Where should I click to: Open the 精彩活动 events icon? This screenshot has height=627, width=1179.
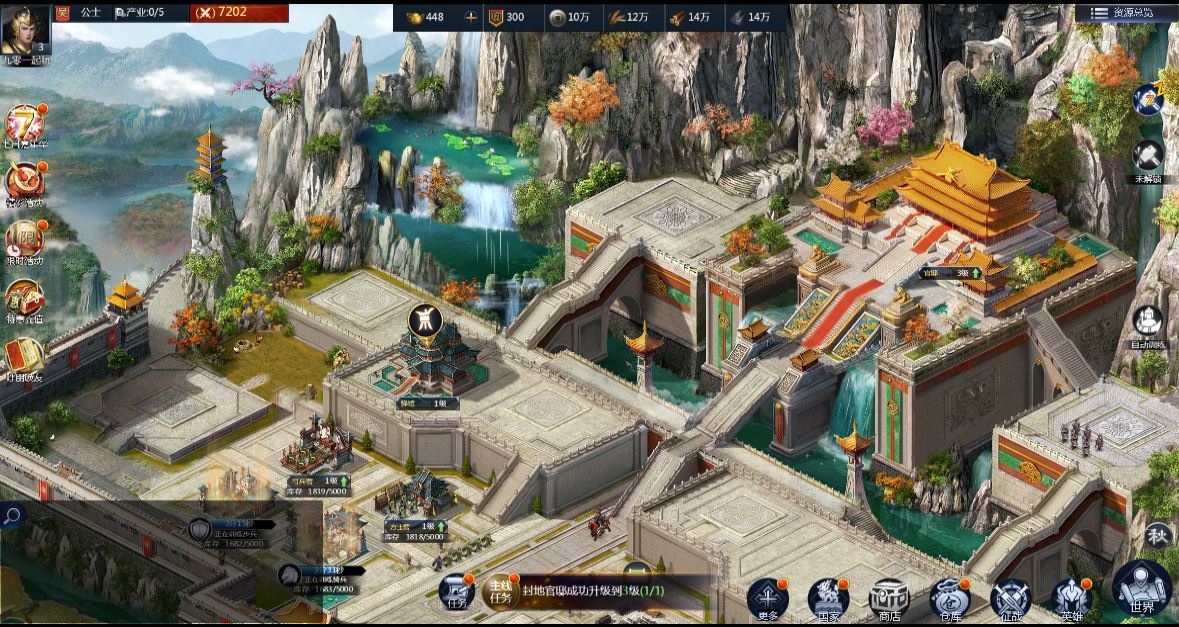[24, 182]
